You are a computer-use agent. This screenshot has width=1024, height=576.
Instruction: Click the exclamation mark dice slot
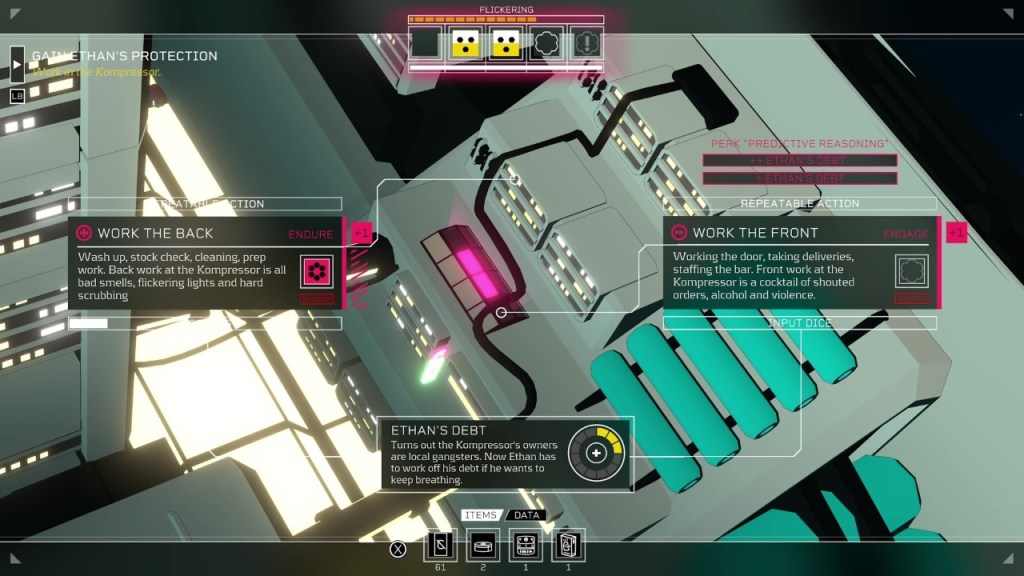(x=587, y=43)
